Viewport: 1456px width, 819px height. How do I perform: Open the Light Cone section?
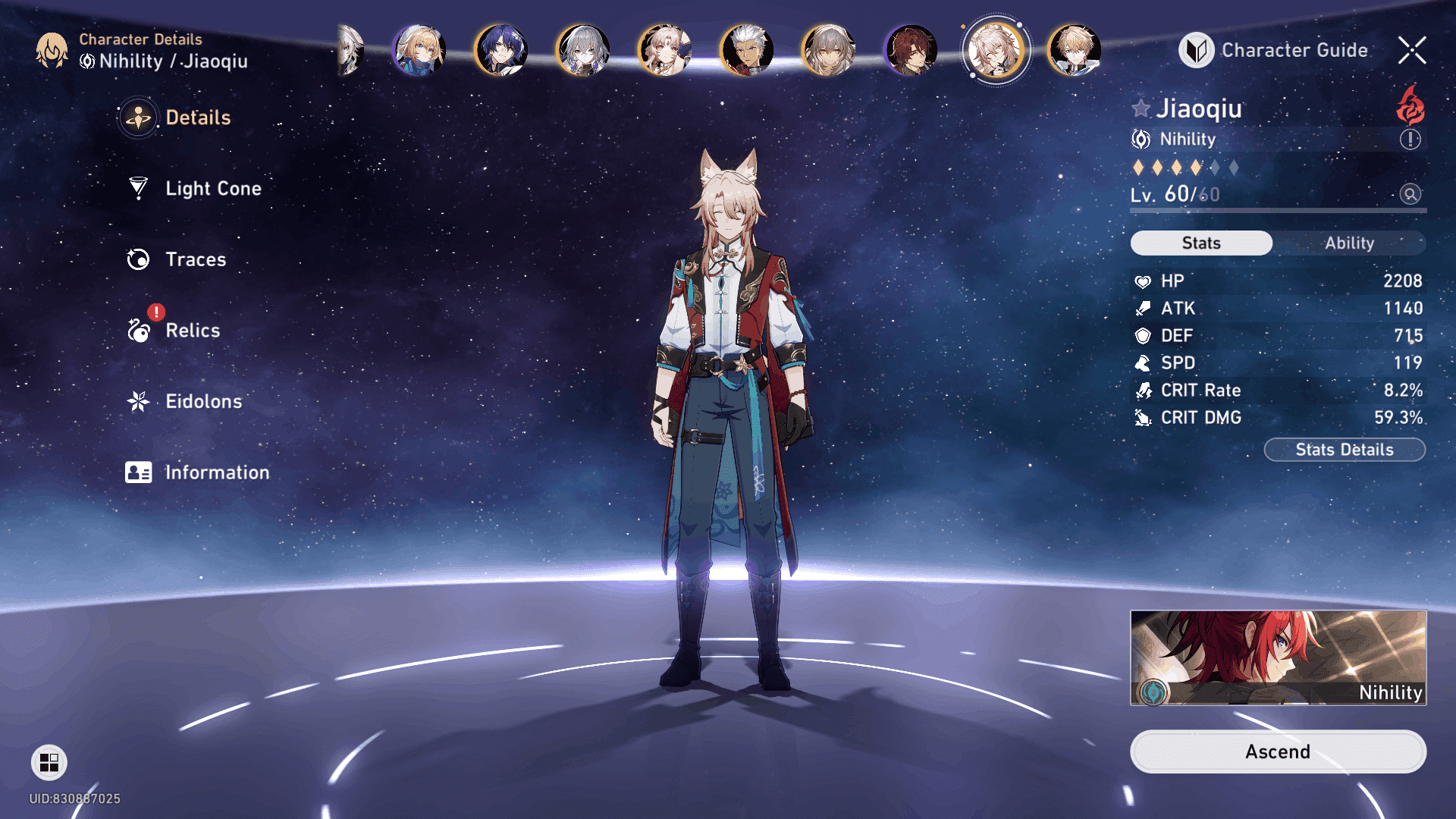tap(212, 188)
